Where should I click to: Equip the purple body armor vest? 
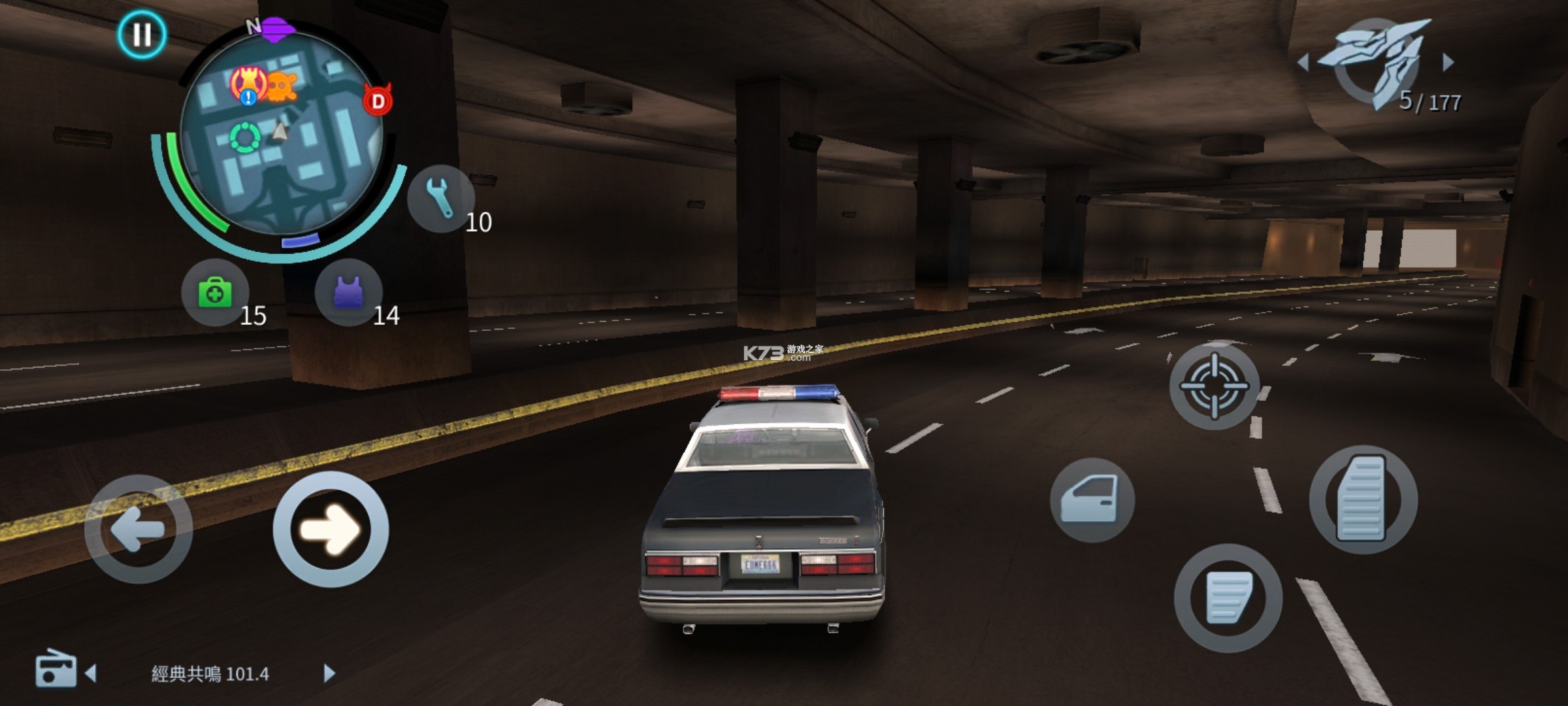pos(348,292)
